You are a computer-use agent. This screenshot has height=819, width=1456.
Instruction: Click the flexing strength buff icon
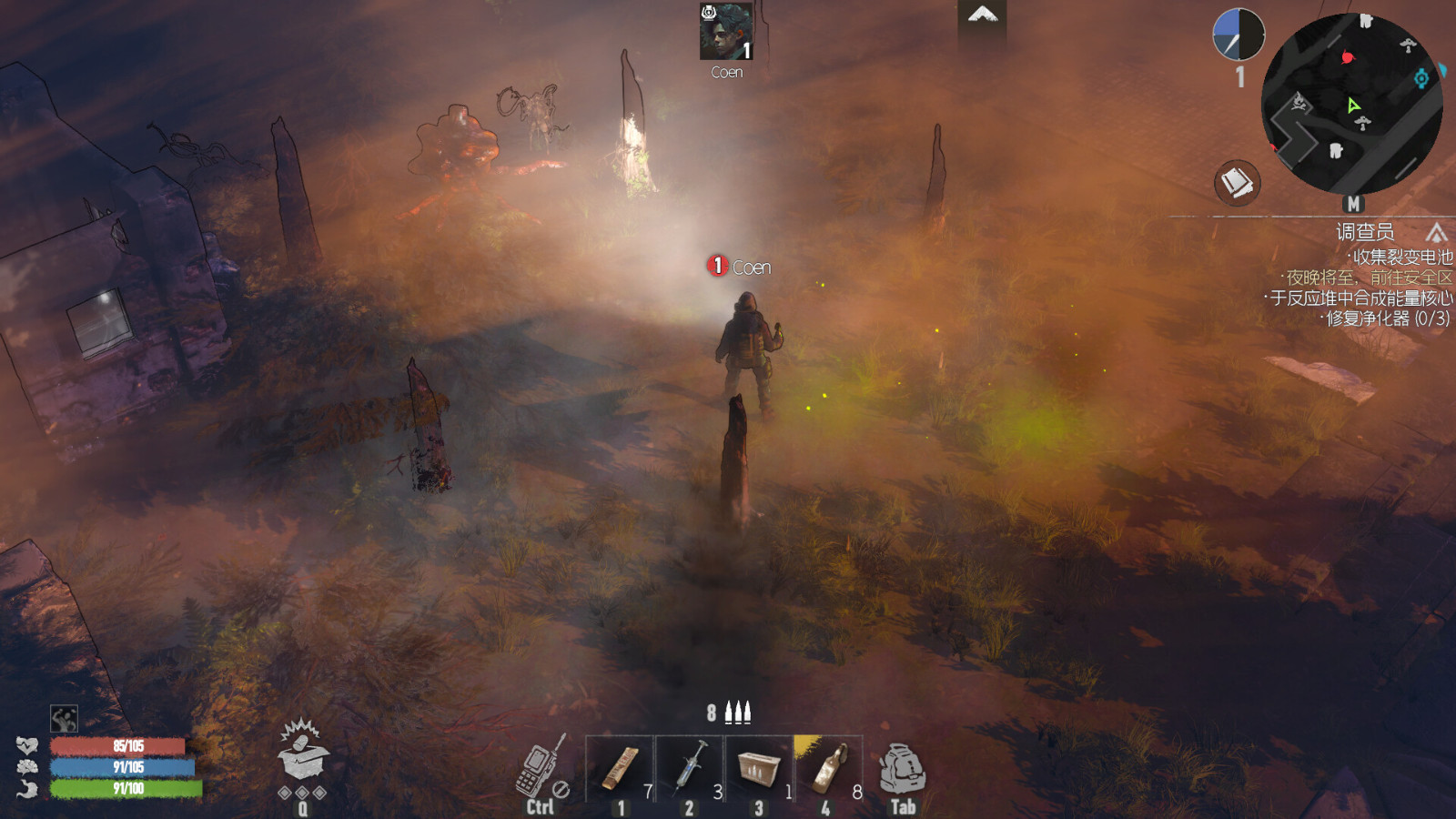coord(64,719)
